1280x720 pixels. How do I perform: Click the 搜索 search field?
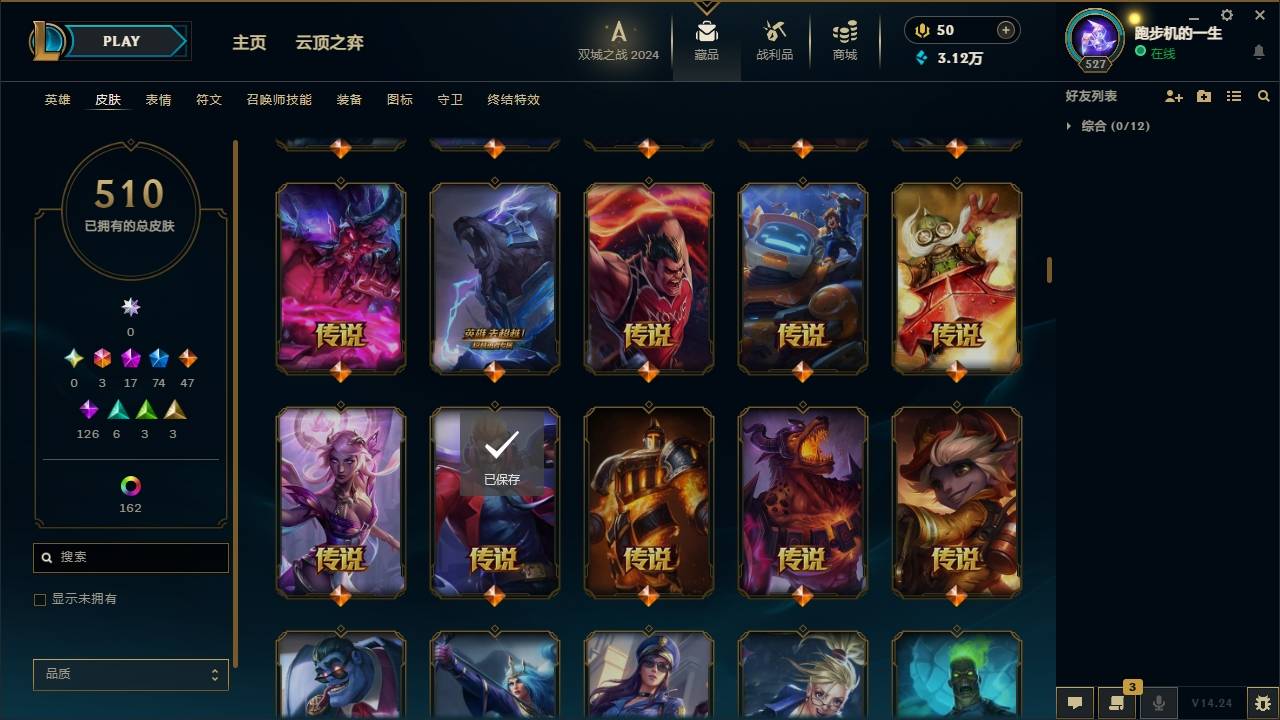click(x=130, y=557)
